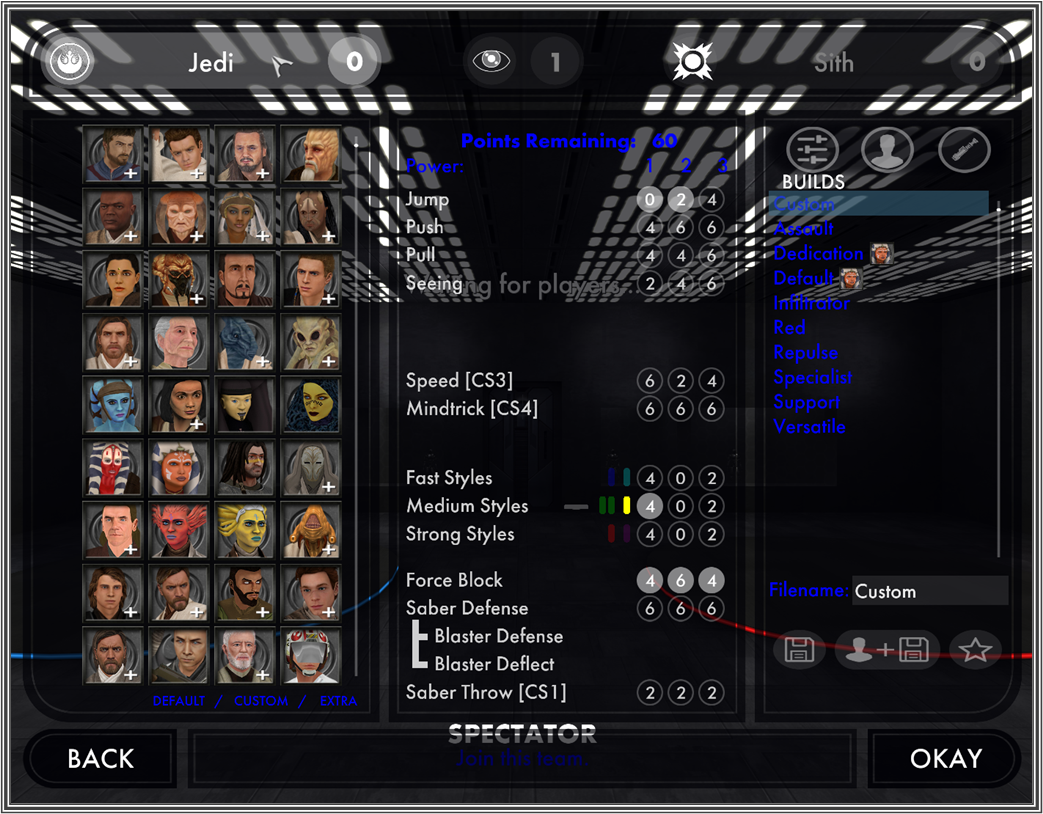Select the Infiltrator build
The image size is (1043, 814).
click(811, 303)
